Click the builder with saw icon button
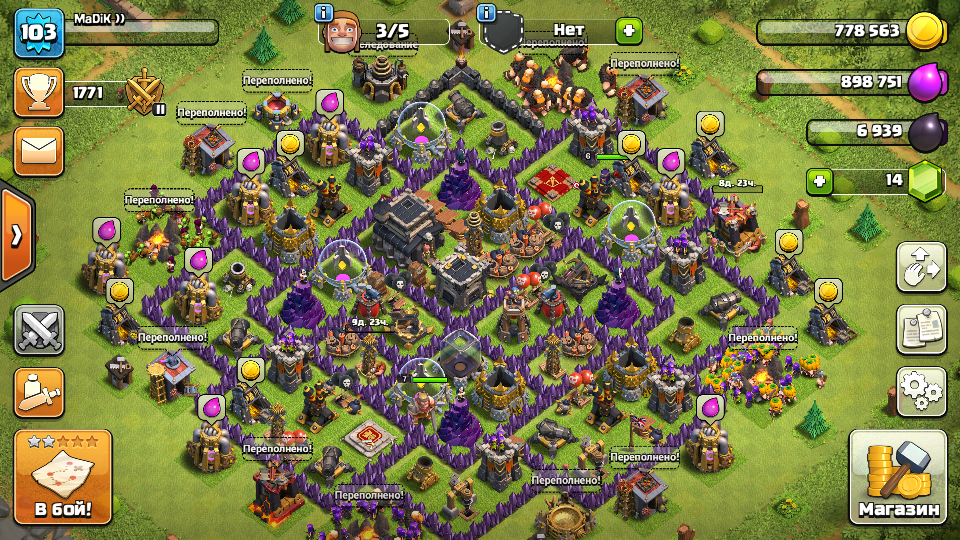 point(39,392)
